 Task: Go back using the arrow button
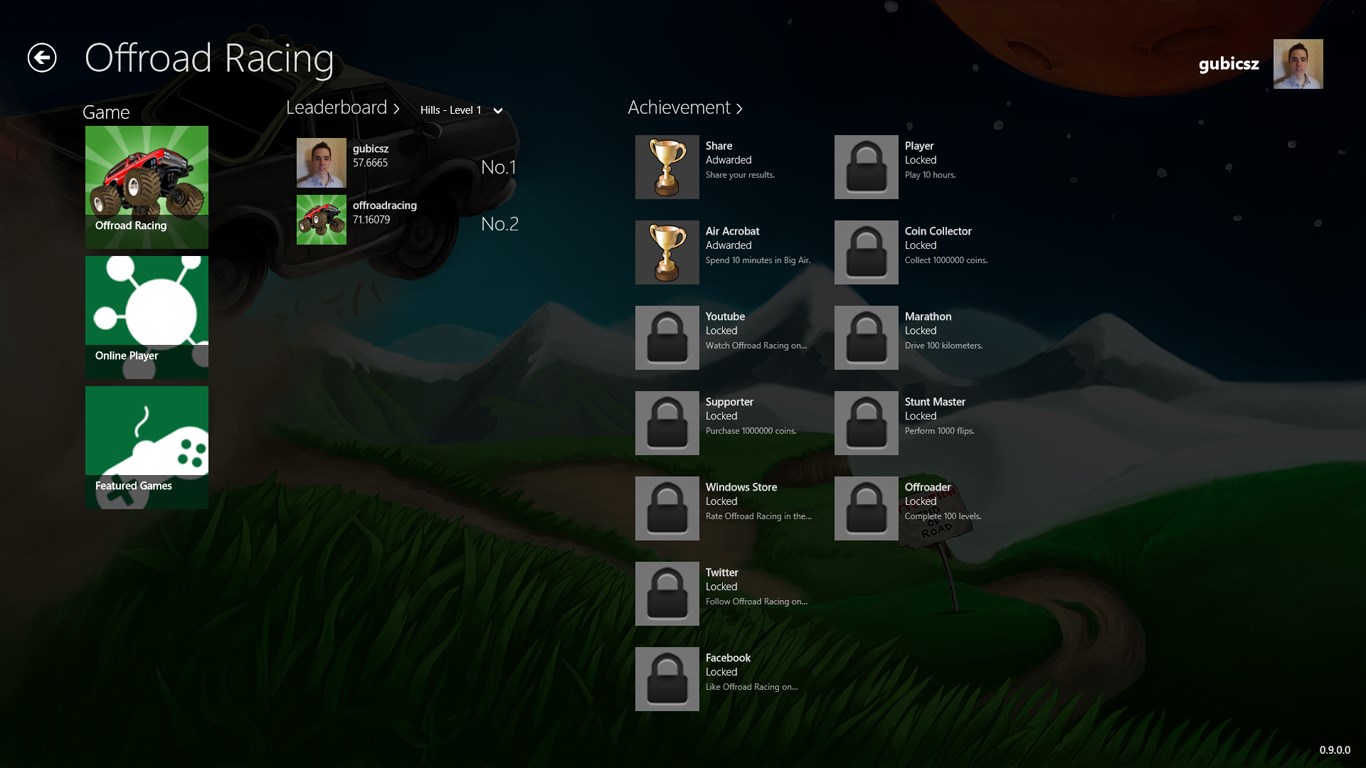[x=42, y=58]
